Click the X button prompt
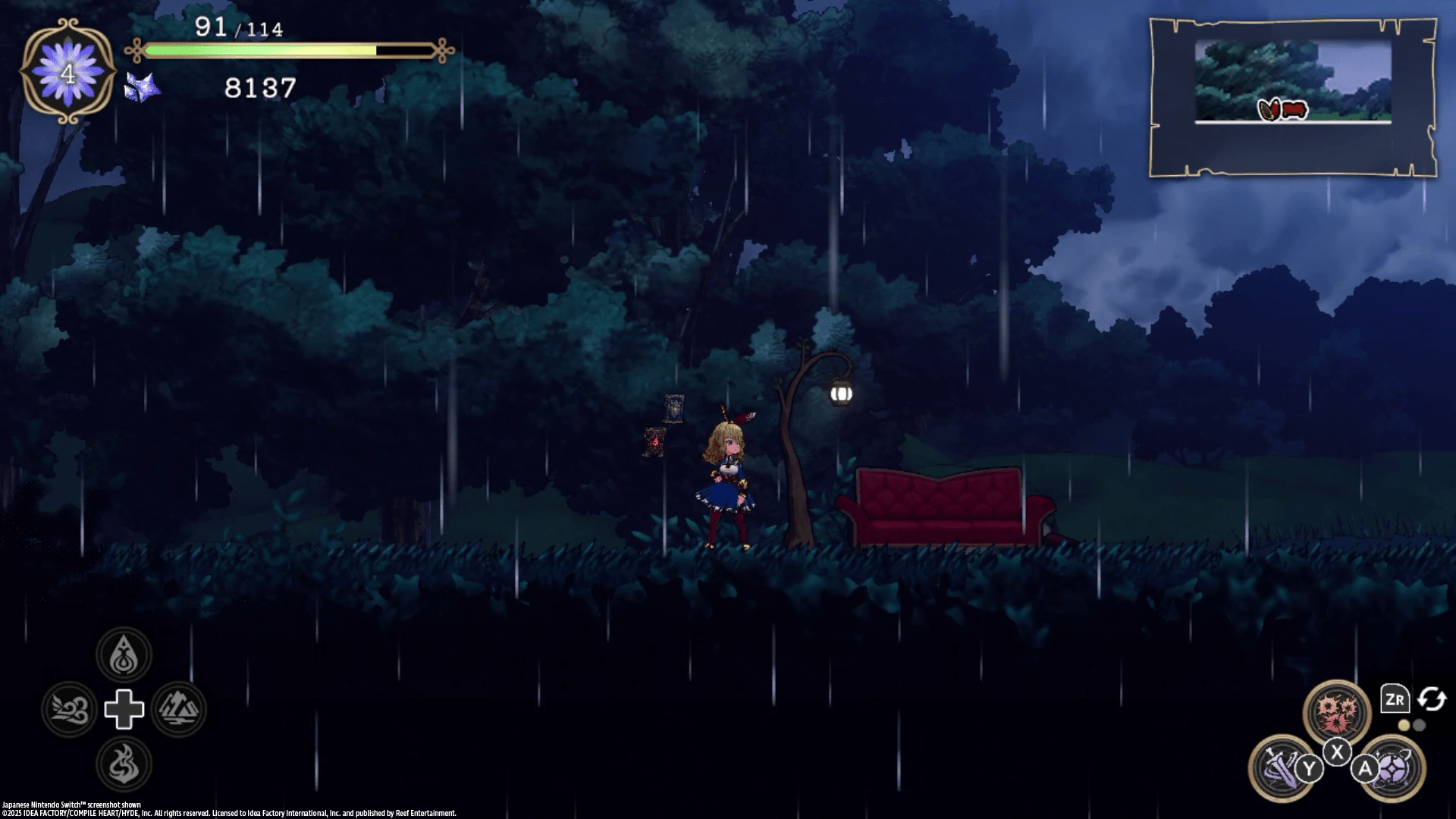 [1338, 752]
